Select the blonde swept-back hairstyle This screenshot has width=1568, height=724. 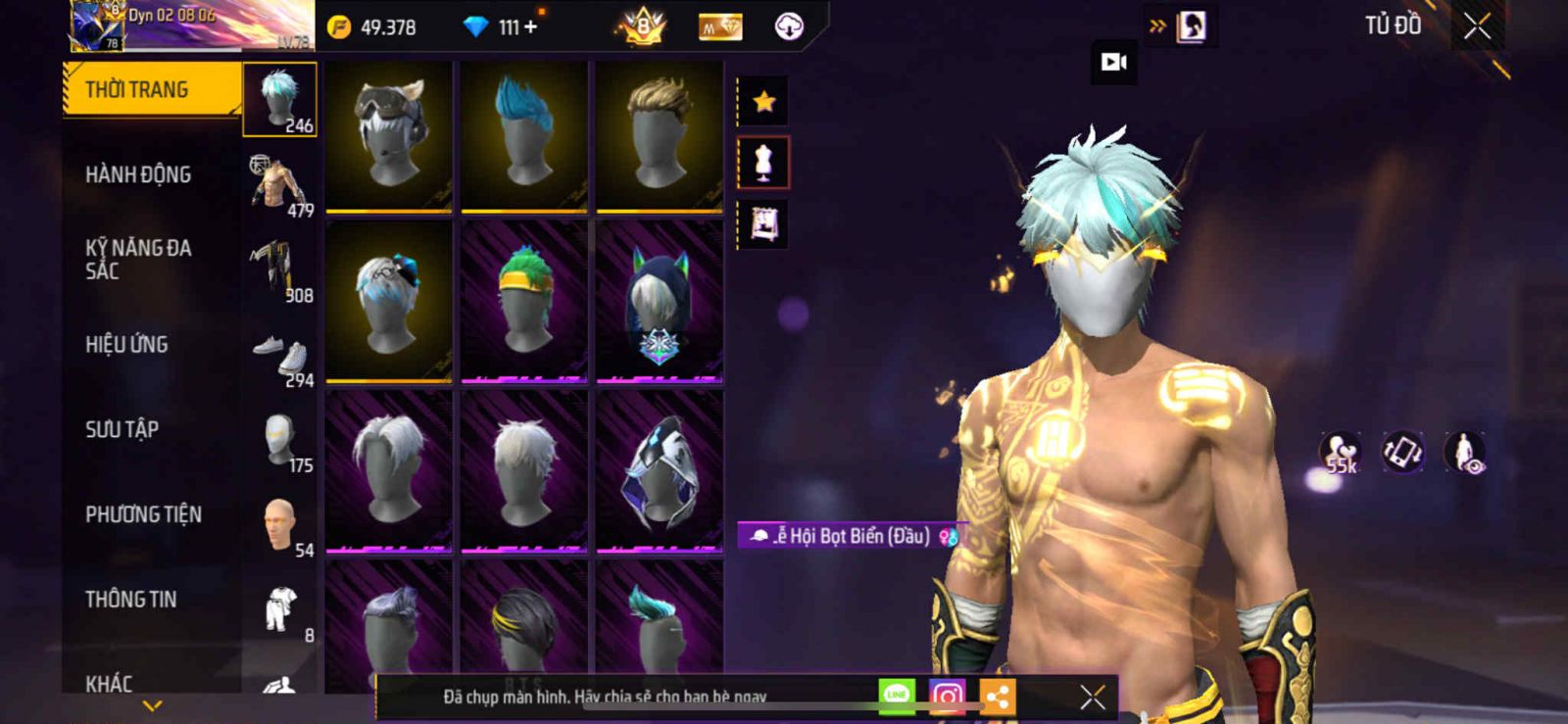(x=660, y=135)
